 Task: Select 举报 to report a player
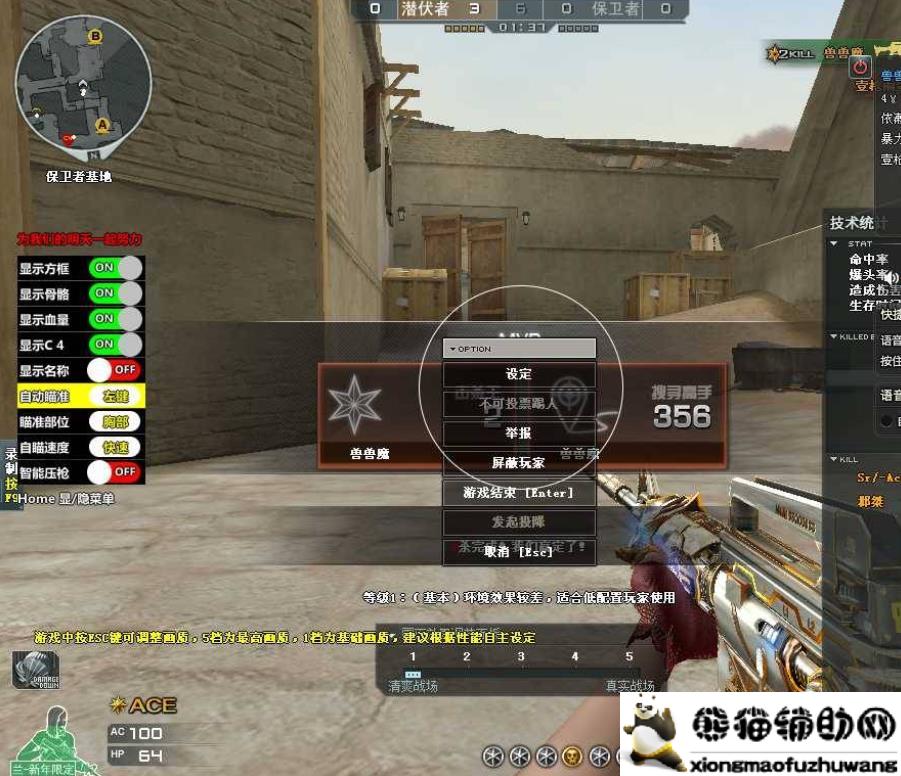coord(519,434)
